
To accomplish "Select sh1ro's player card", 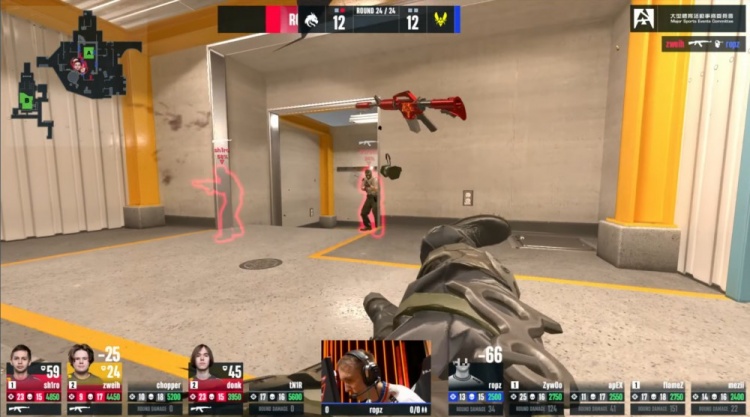I will click(x=33, y=383).
